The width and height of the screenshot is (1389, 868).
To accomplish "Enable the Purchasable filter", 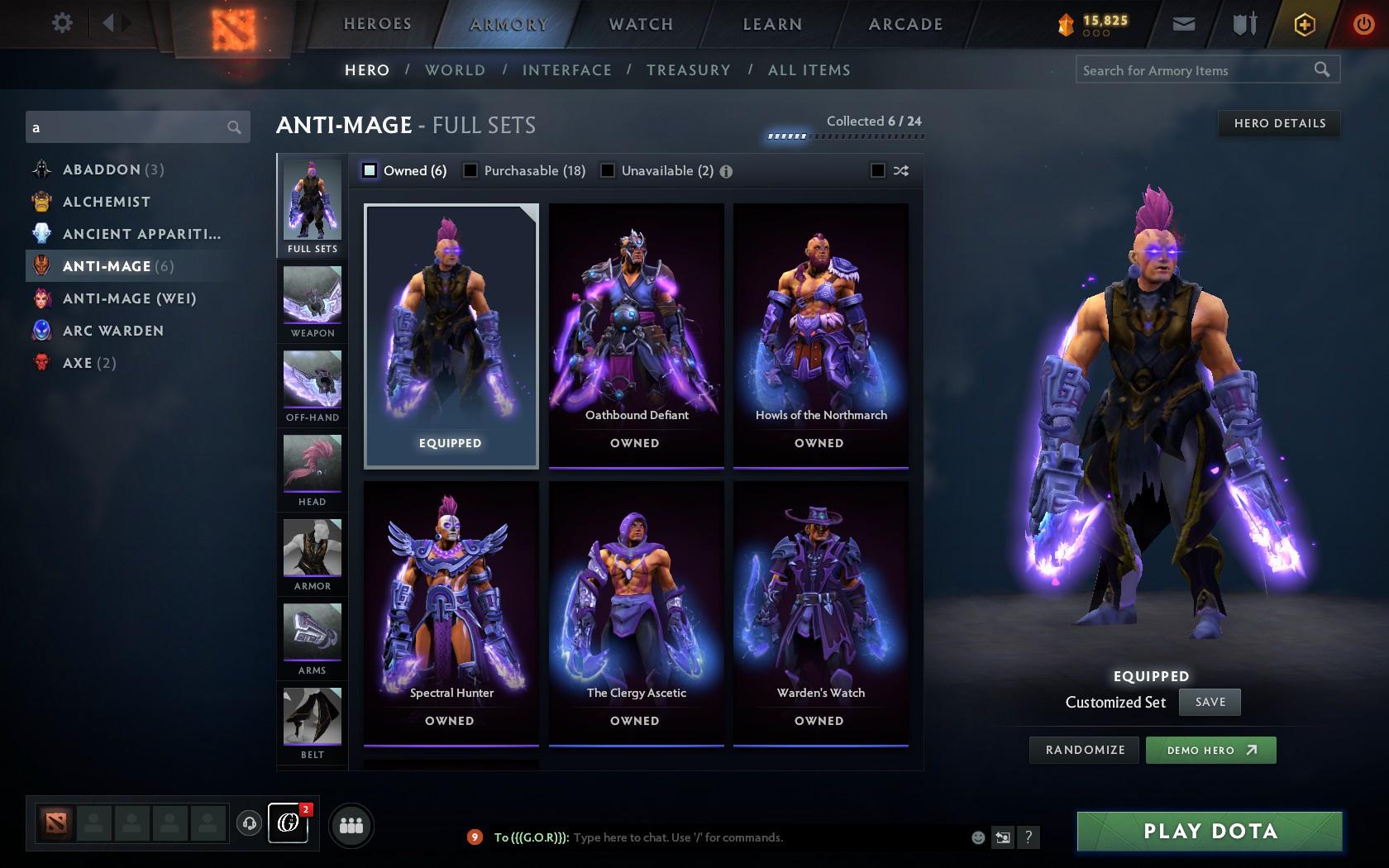I will click(470, 170).
